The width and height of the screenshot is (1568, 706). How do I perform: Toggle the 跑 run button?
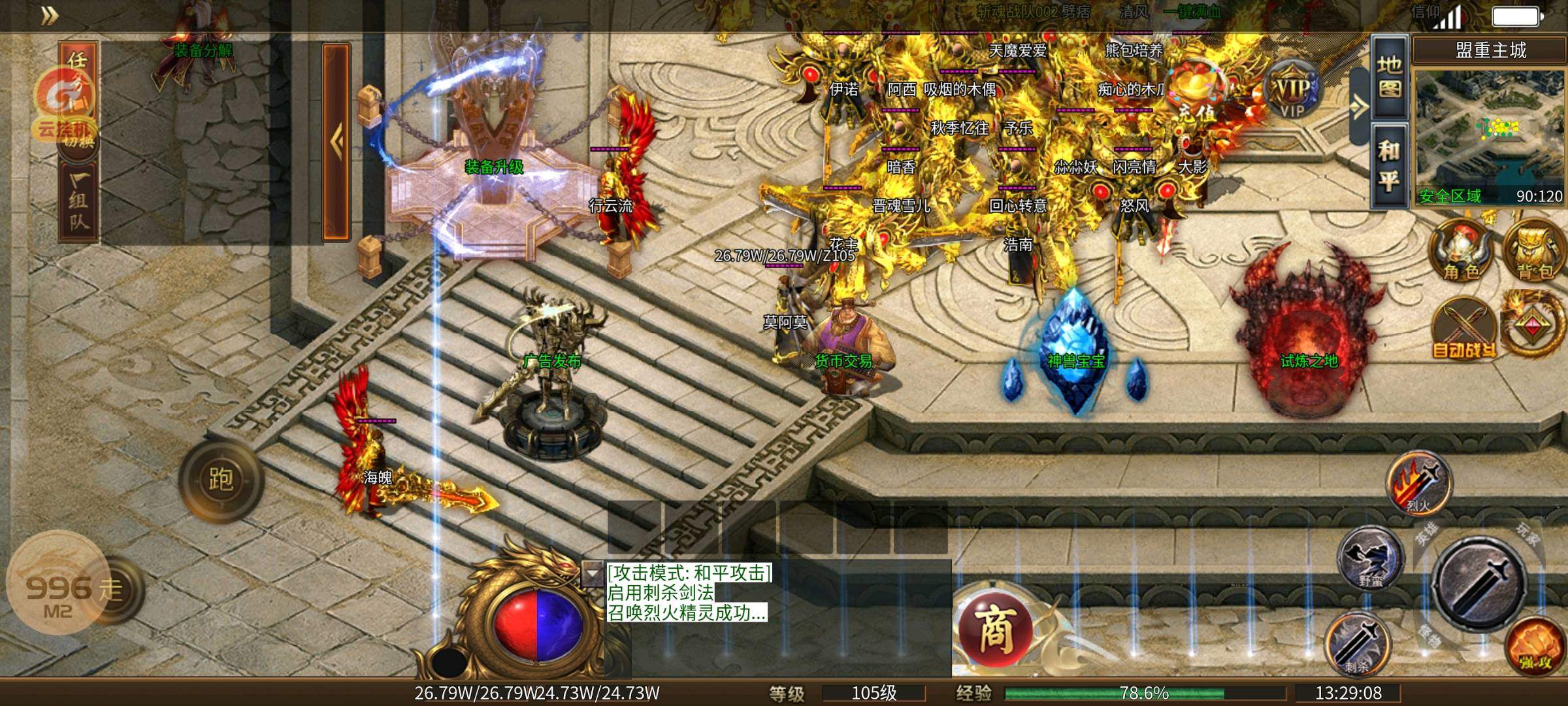pos(221,480)
